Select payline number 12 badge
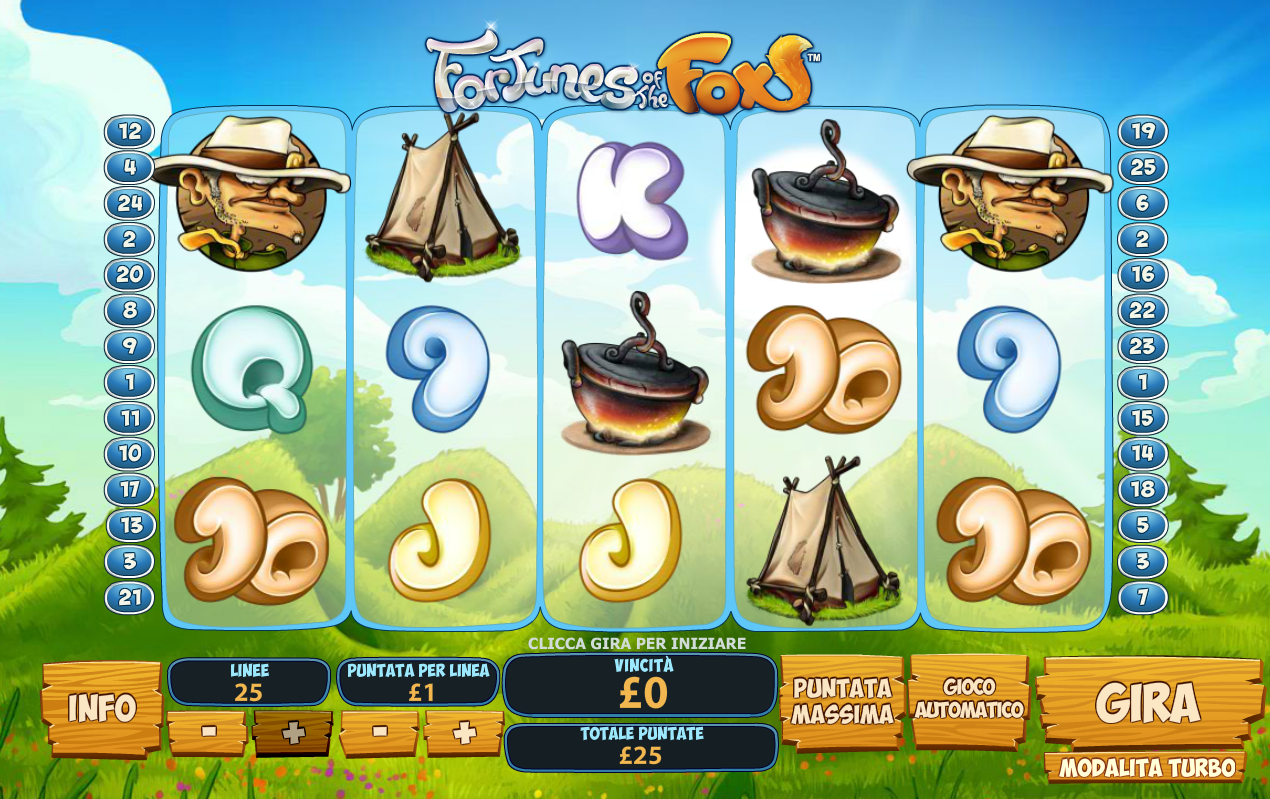 pos(130,131)
